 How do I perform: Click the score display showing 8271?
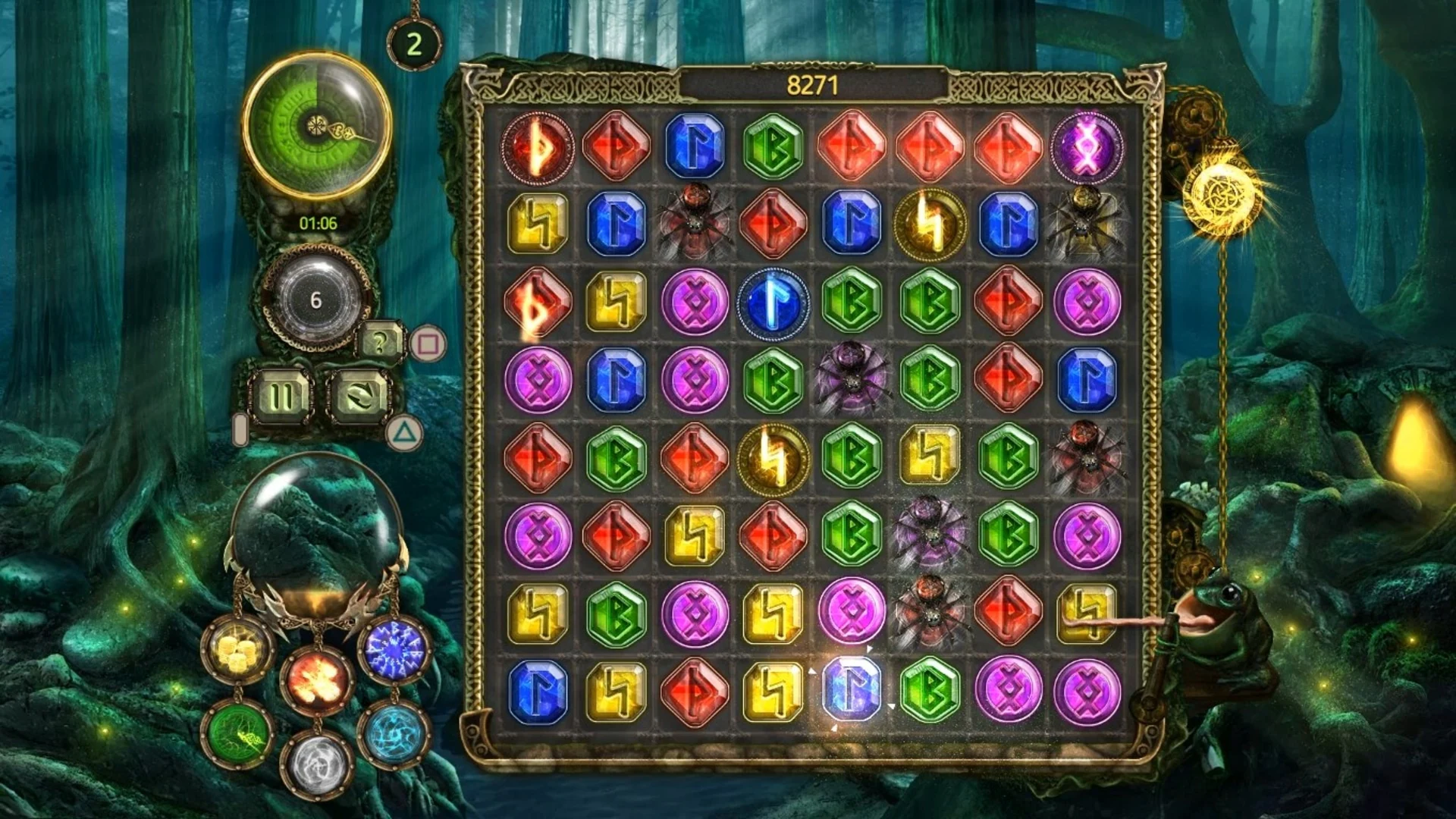pos(811,85)
